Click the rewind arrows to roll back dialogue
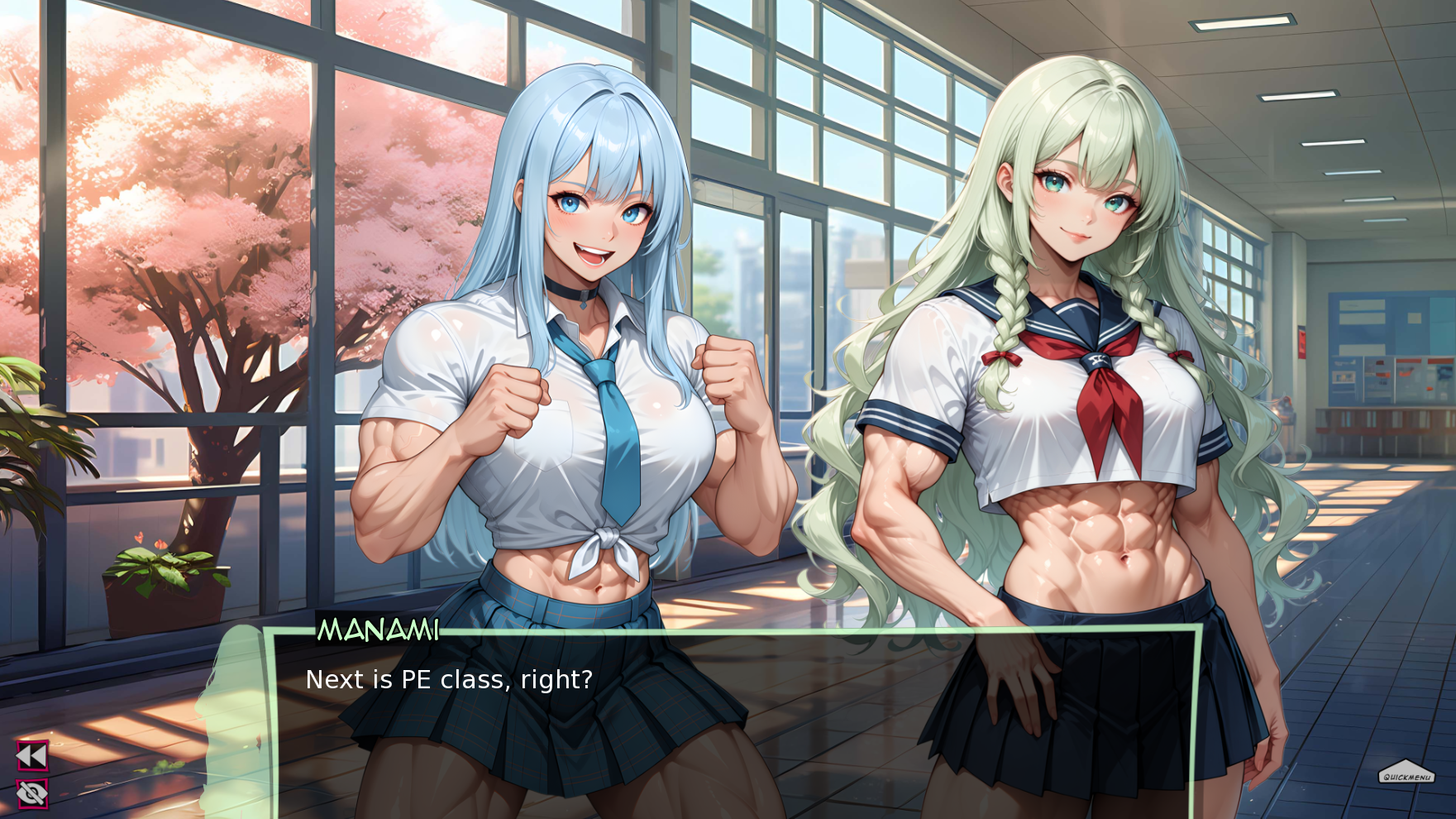Viewport: 1456px width, 819px height. pyautogui.click(x=33, y=755)
